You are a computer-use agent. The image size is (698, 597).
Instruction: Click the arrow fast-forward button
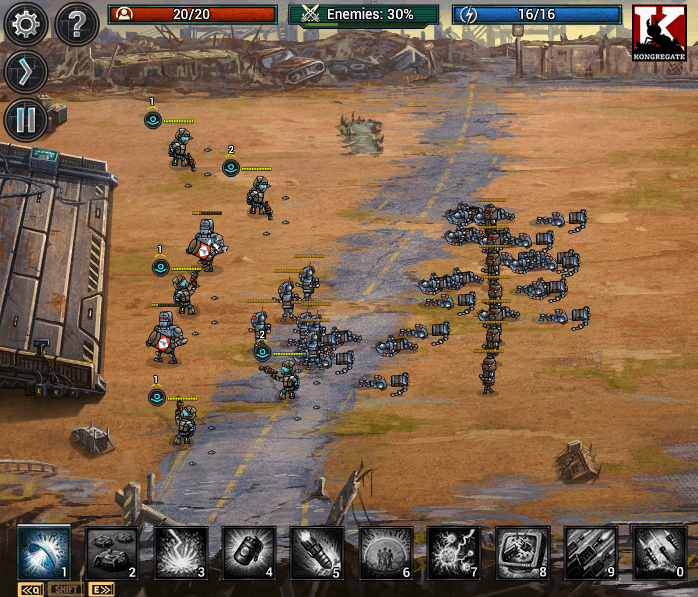[25, 72]
